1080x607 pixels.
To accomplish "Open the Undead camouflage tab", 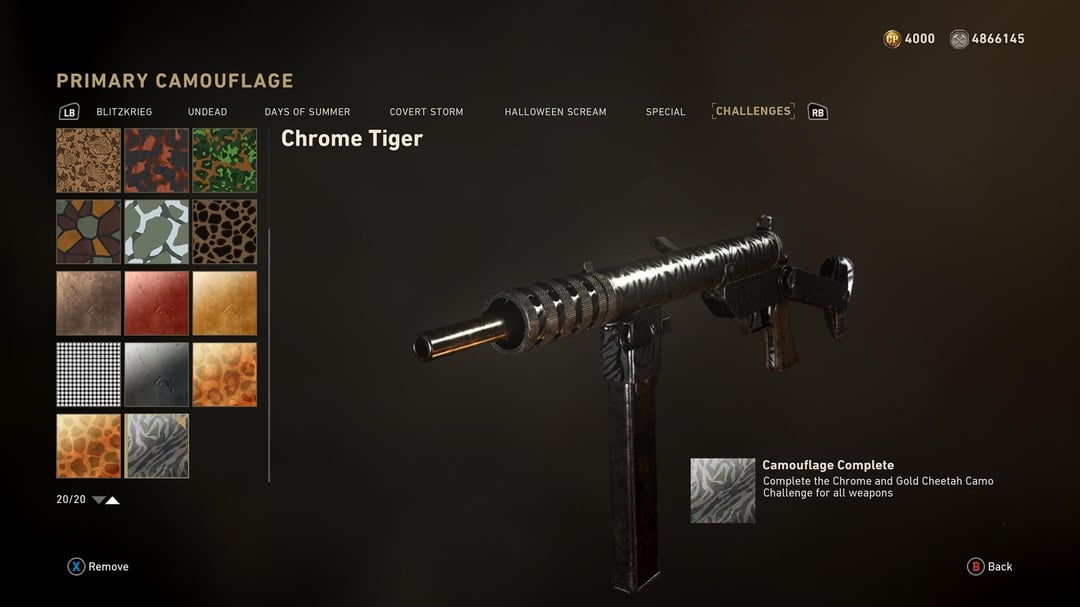I will (207, 112).
